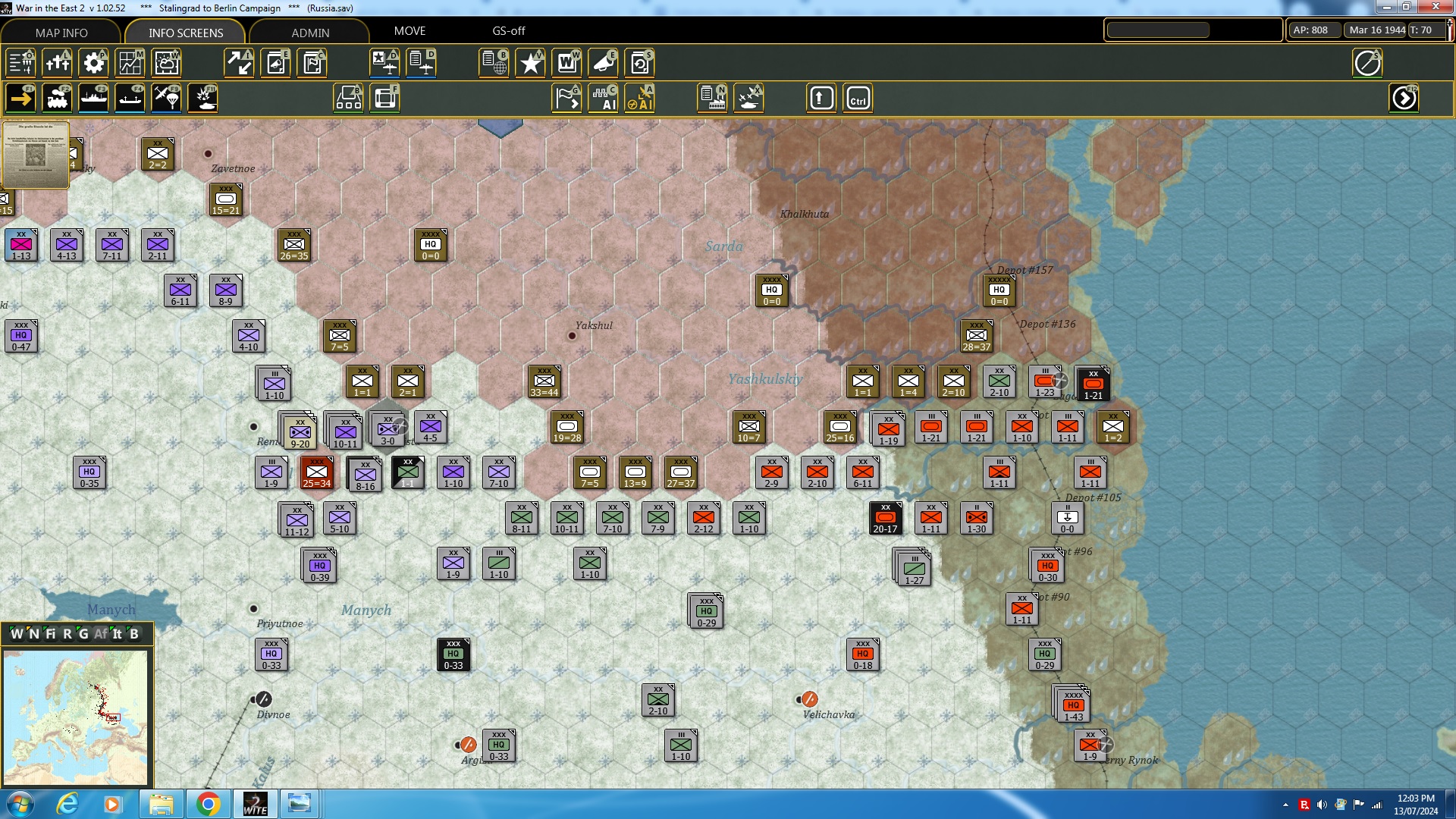Open the game Preferences gear icon

click(93, 63)
